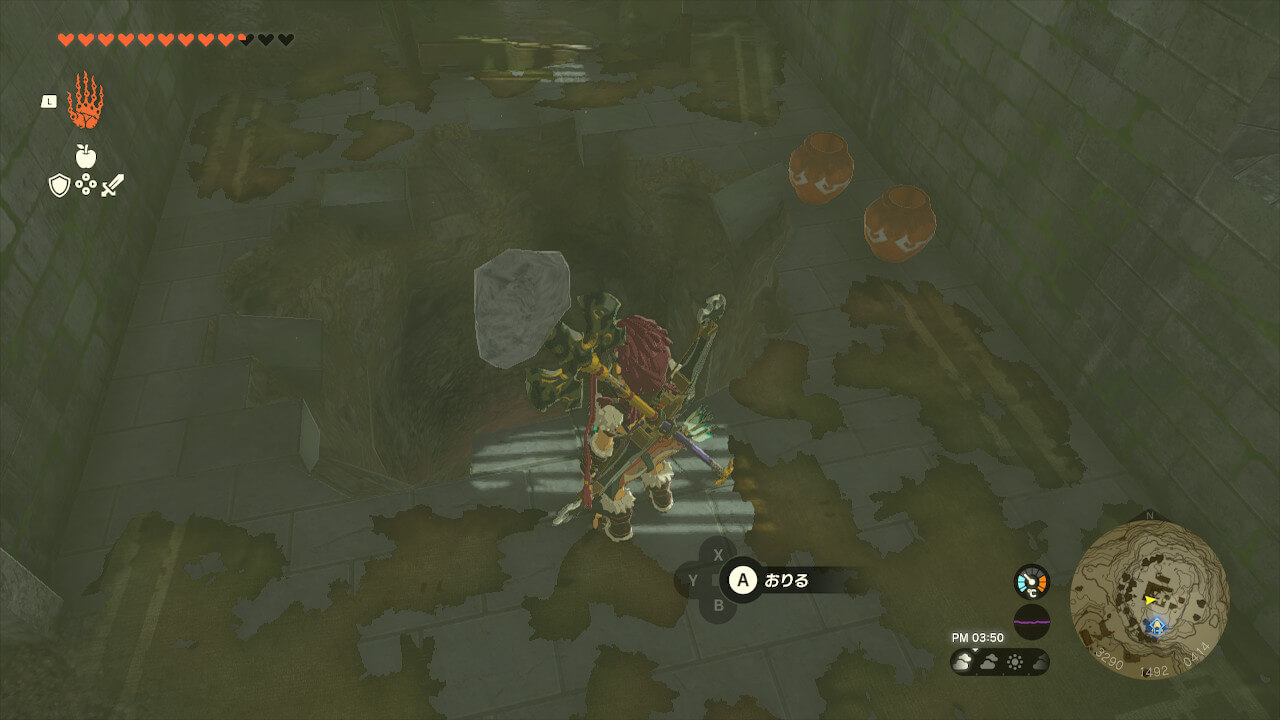Click the blue shrine marker on the minimap
This screenshot has width=1280, height=720.
click(x=1157, y=626)
